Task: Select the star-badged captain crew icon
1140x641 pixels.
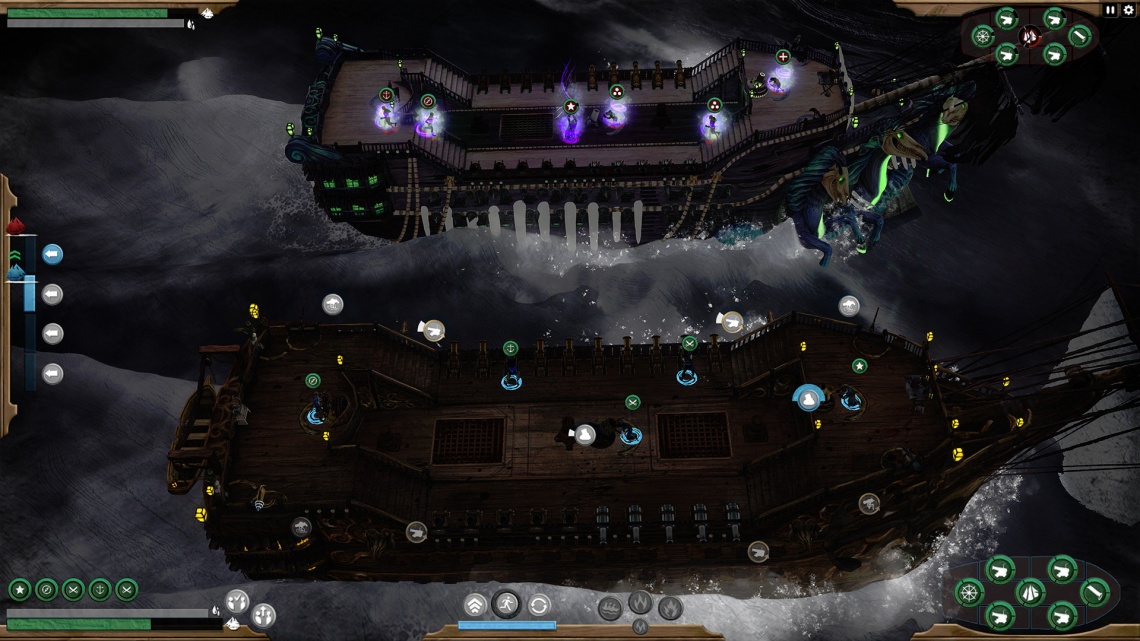Action: 19,589
